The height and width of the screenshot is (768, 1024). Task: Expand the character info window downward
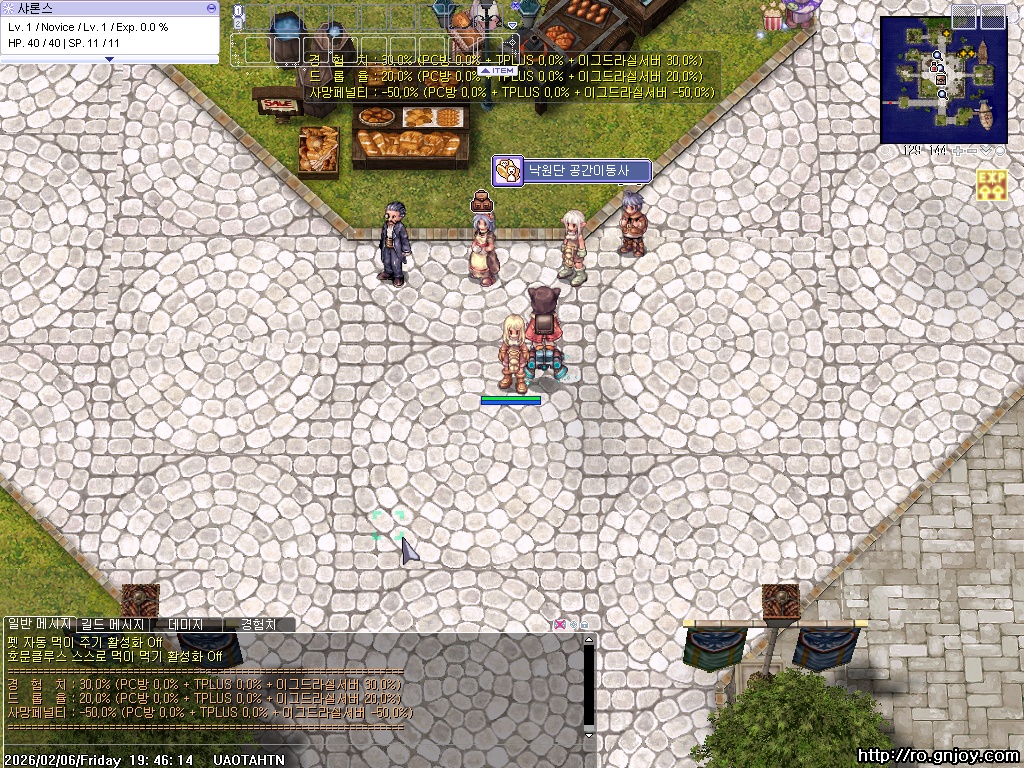(109, 59)
